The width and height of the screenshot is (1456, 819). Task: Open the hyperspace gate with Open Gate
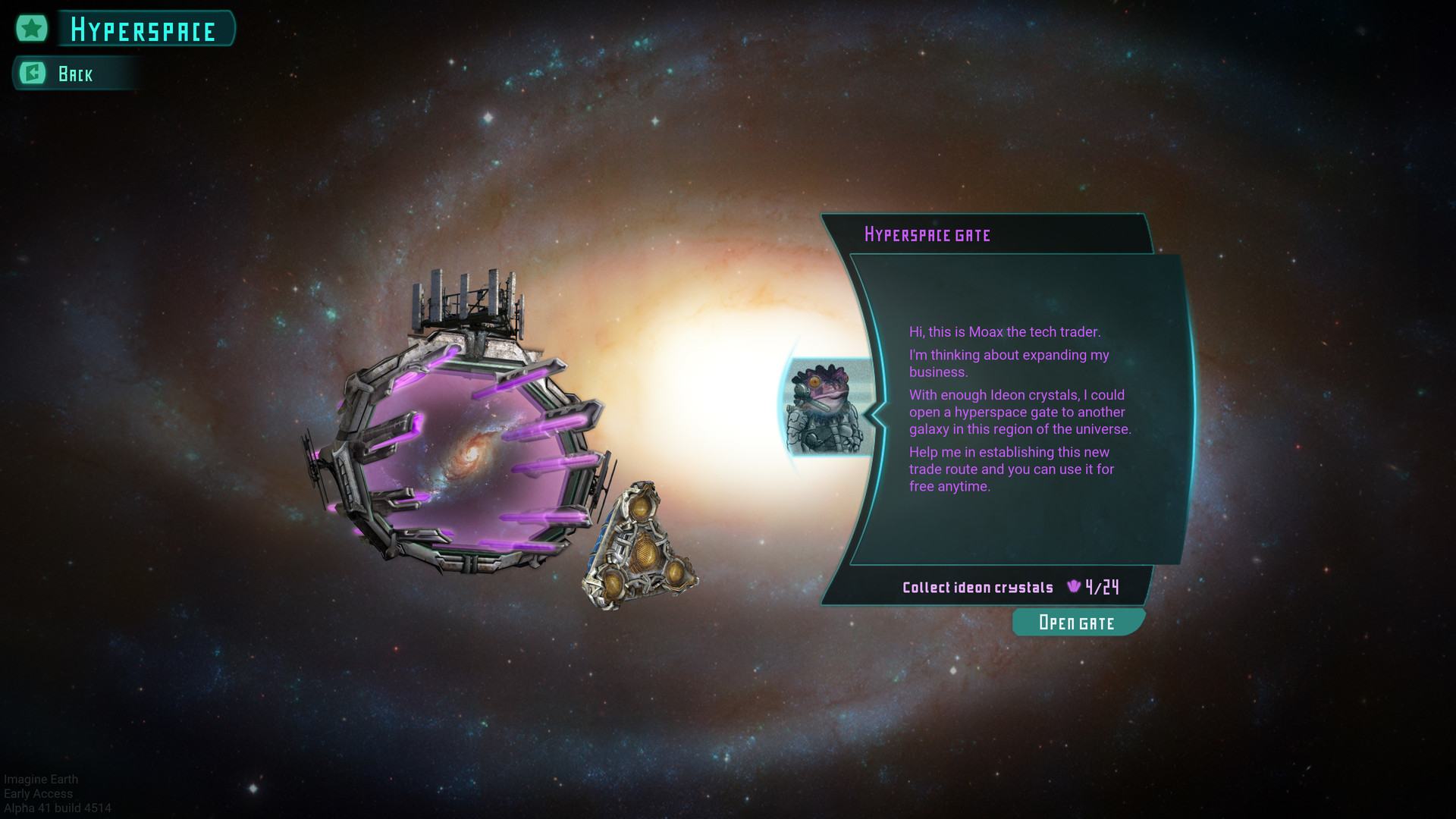pos(1077,623)
